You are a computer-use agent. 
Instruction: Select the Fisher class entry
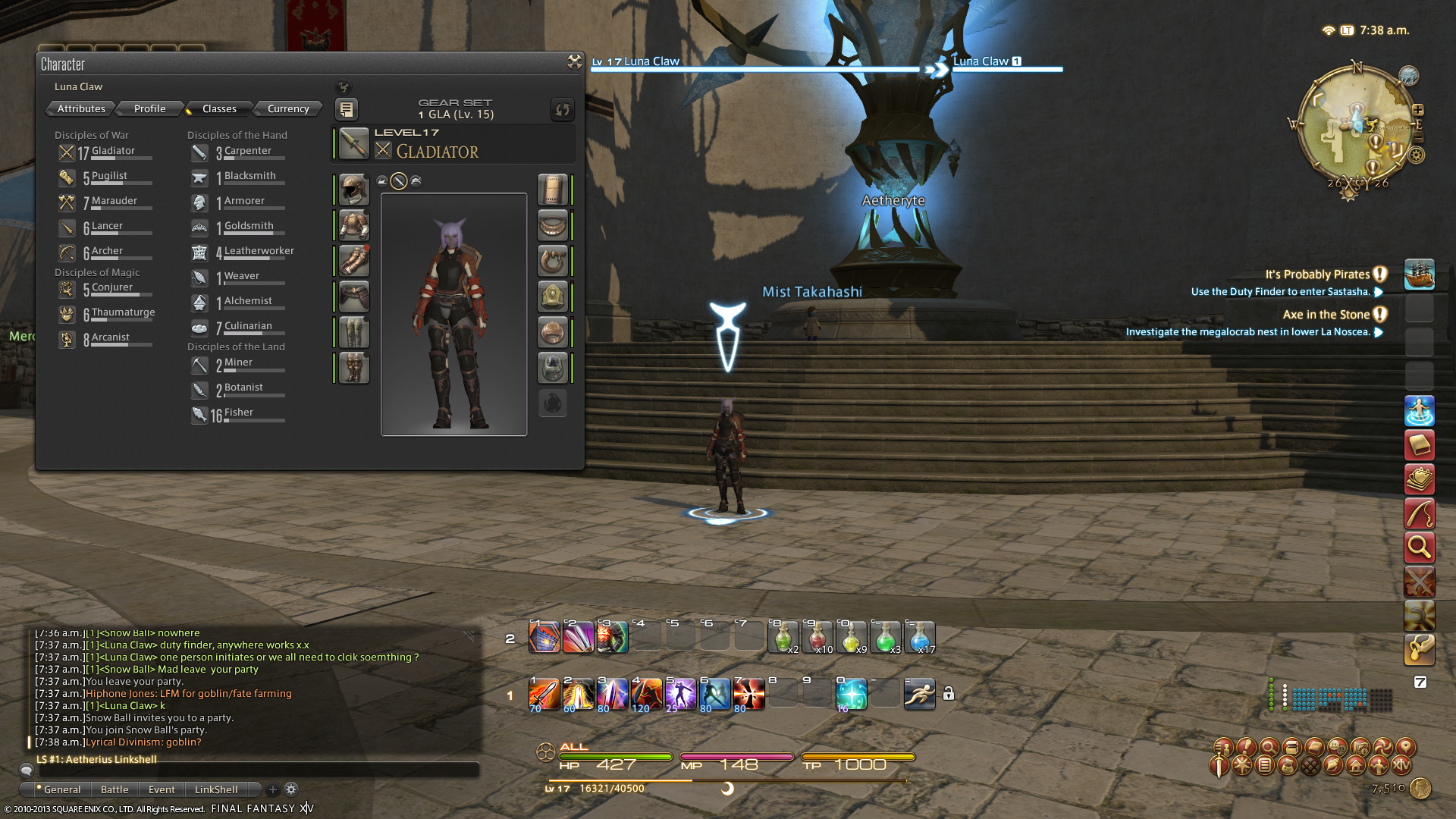(238, 413)
